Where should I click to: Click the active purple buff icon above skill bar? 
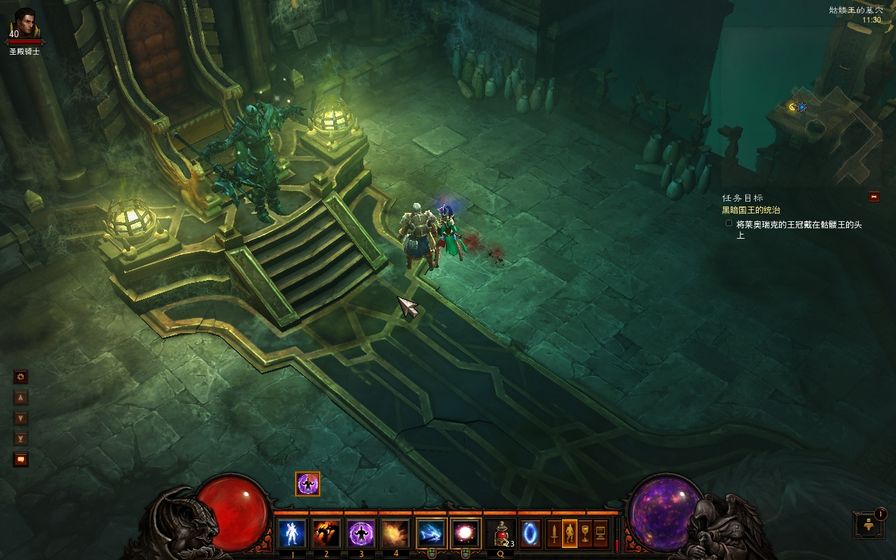(307, 484)
